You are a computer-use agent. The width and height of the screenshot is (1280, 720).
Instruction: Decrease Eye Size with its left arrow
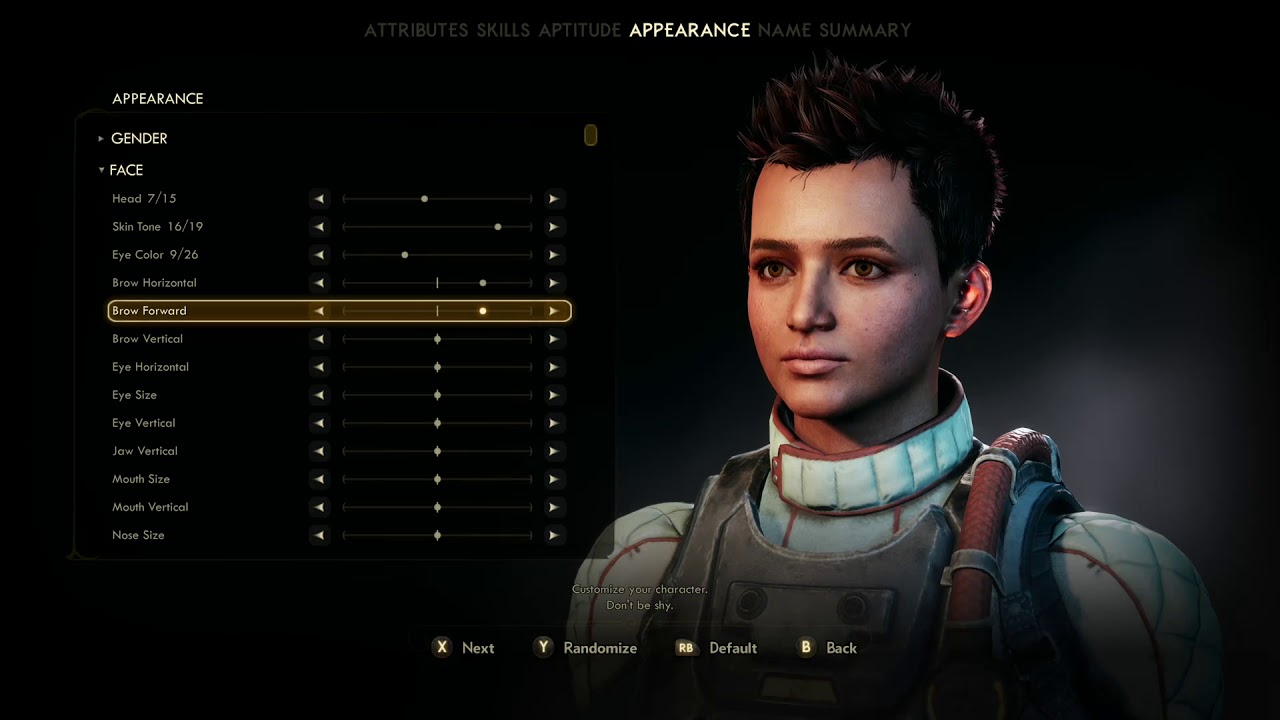[x=319, y=395]
